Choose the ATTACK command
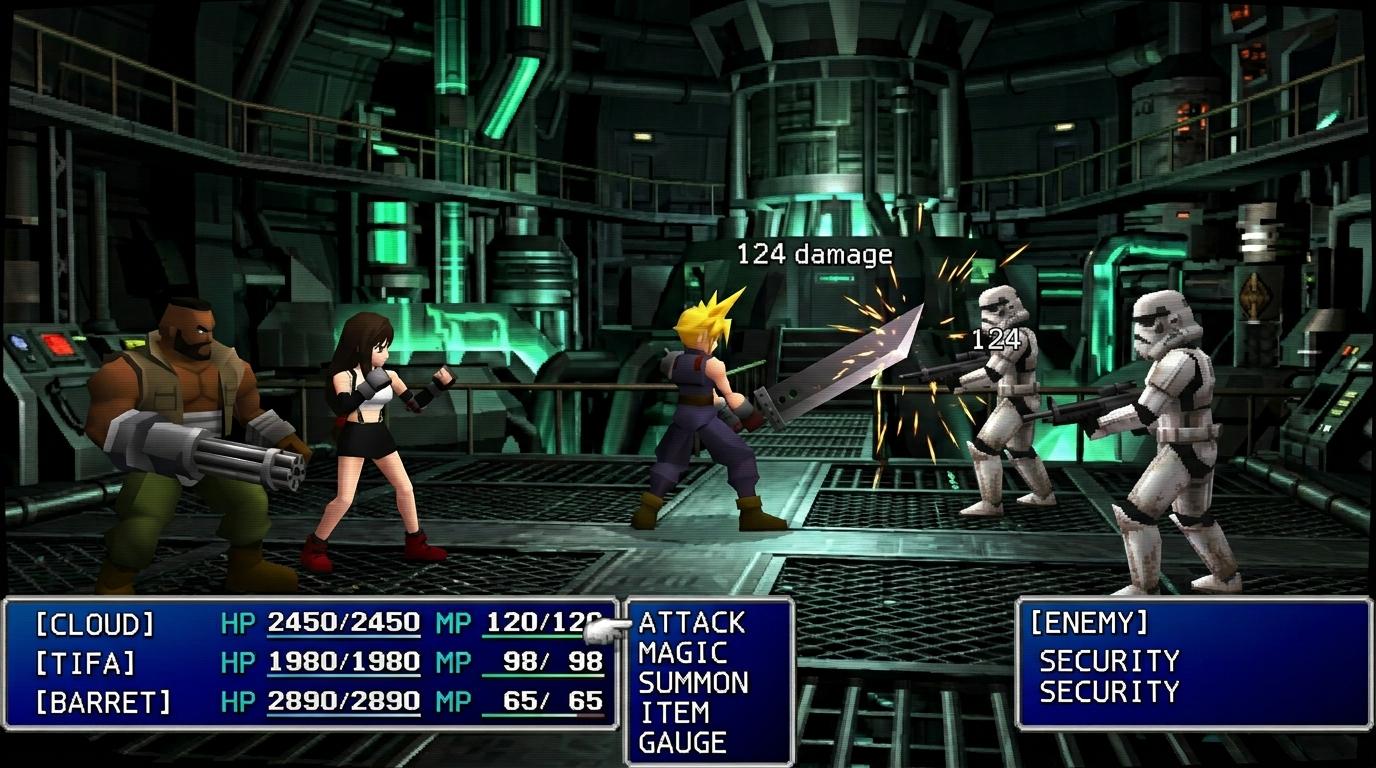 pos(692,623)
